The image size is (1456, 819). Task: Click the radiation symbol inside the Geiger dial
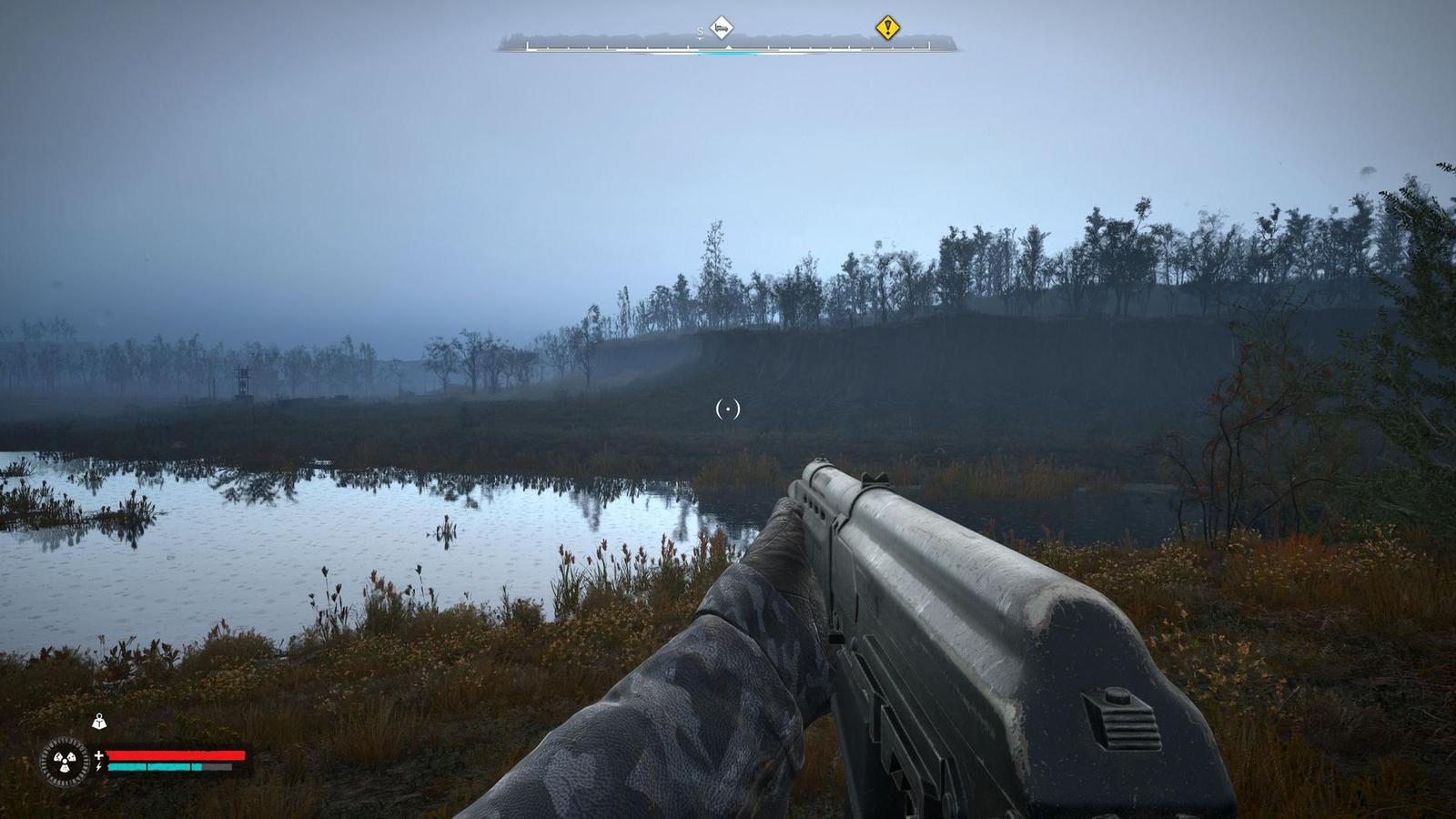click(x=66, y=761)
